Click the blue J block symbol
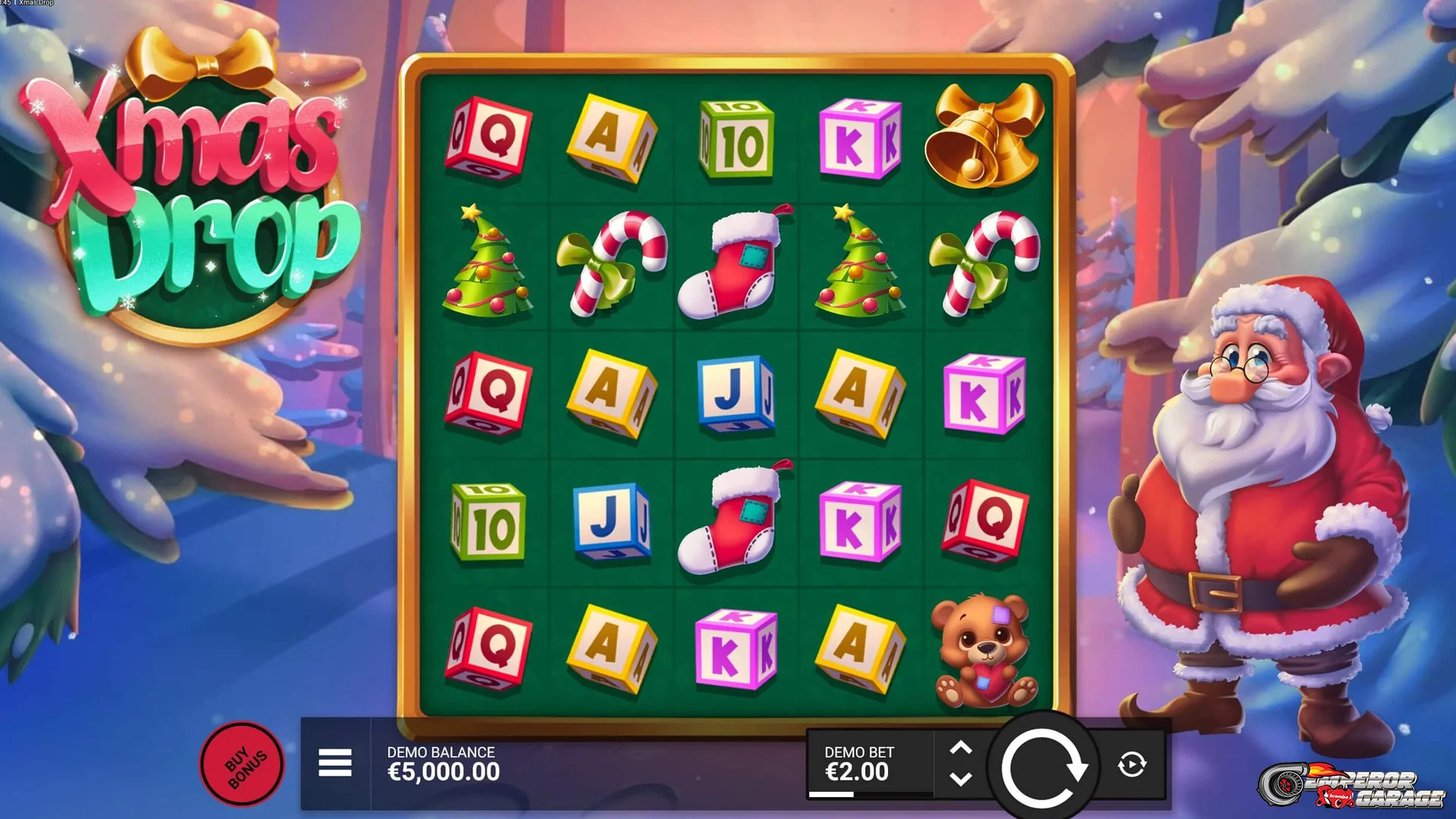 pyautogui.click(x=737, y=394)
